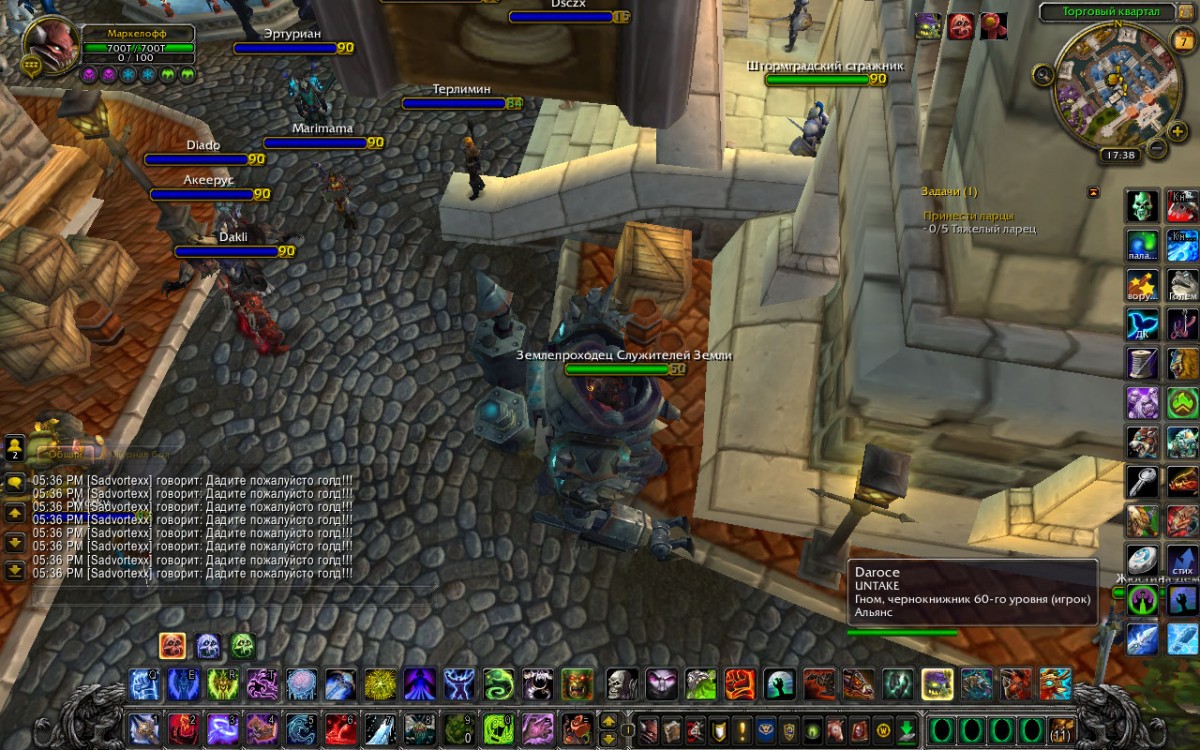Open the world map button beside zone name
The width and height of the screenshot is (1200, 750).
(x=1184, y=12)
